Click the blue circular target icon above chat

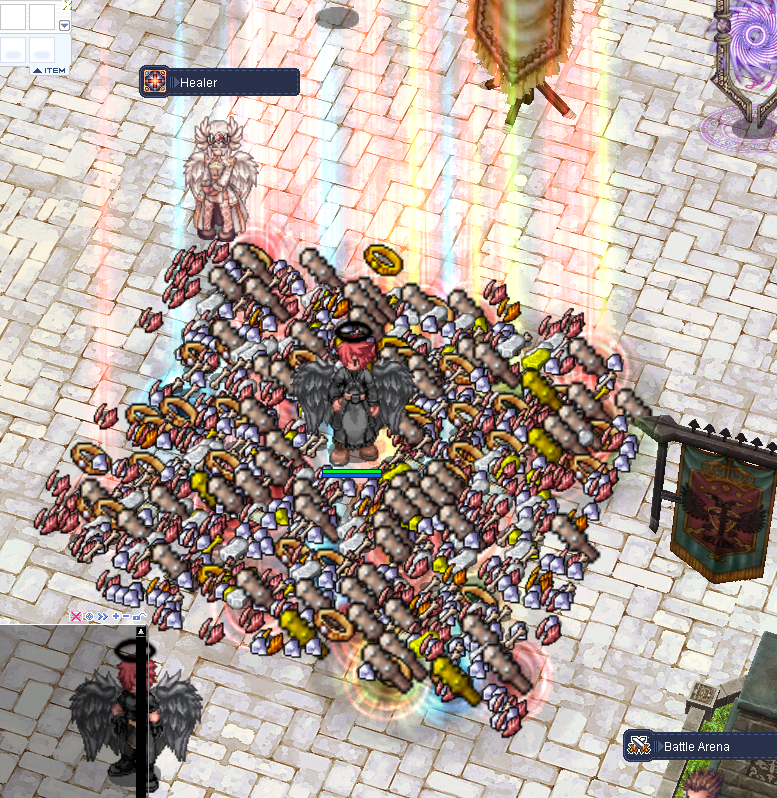pyautogui.click(x=89, y=617)
